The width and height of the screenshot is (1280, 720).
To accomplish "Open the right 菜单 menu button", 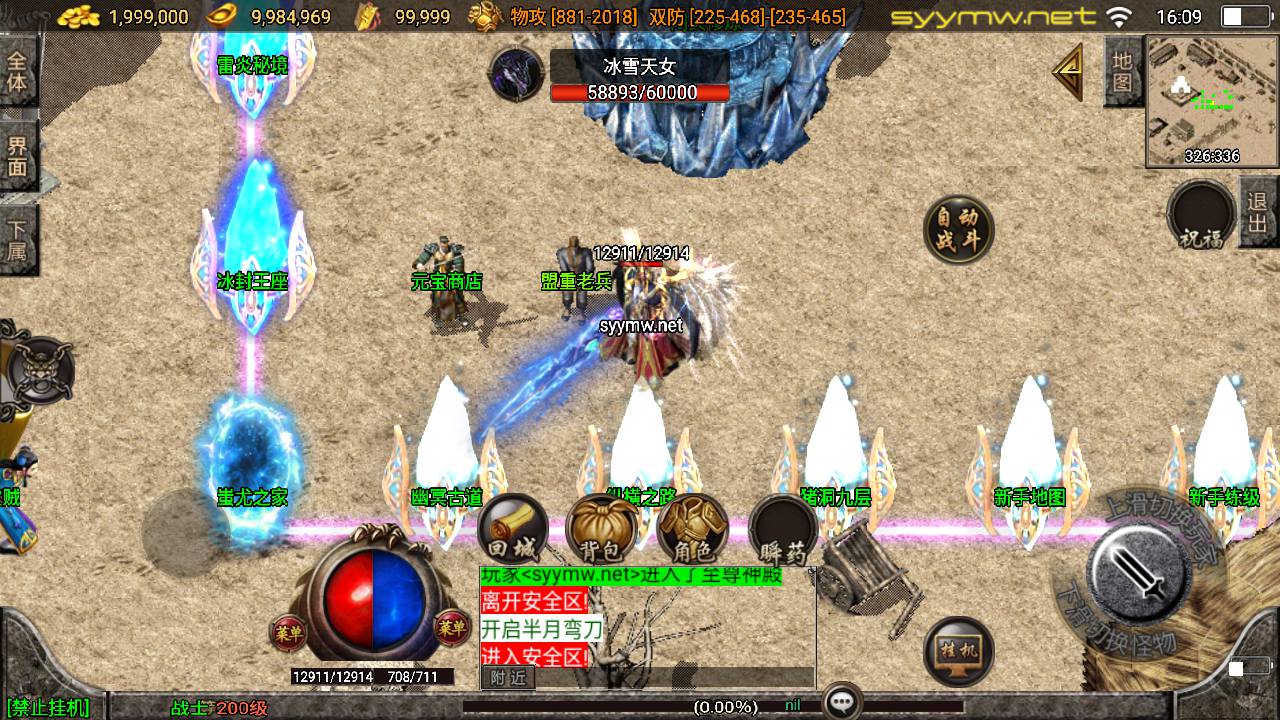I will tap(453, 628).
